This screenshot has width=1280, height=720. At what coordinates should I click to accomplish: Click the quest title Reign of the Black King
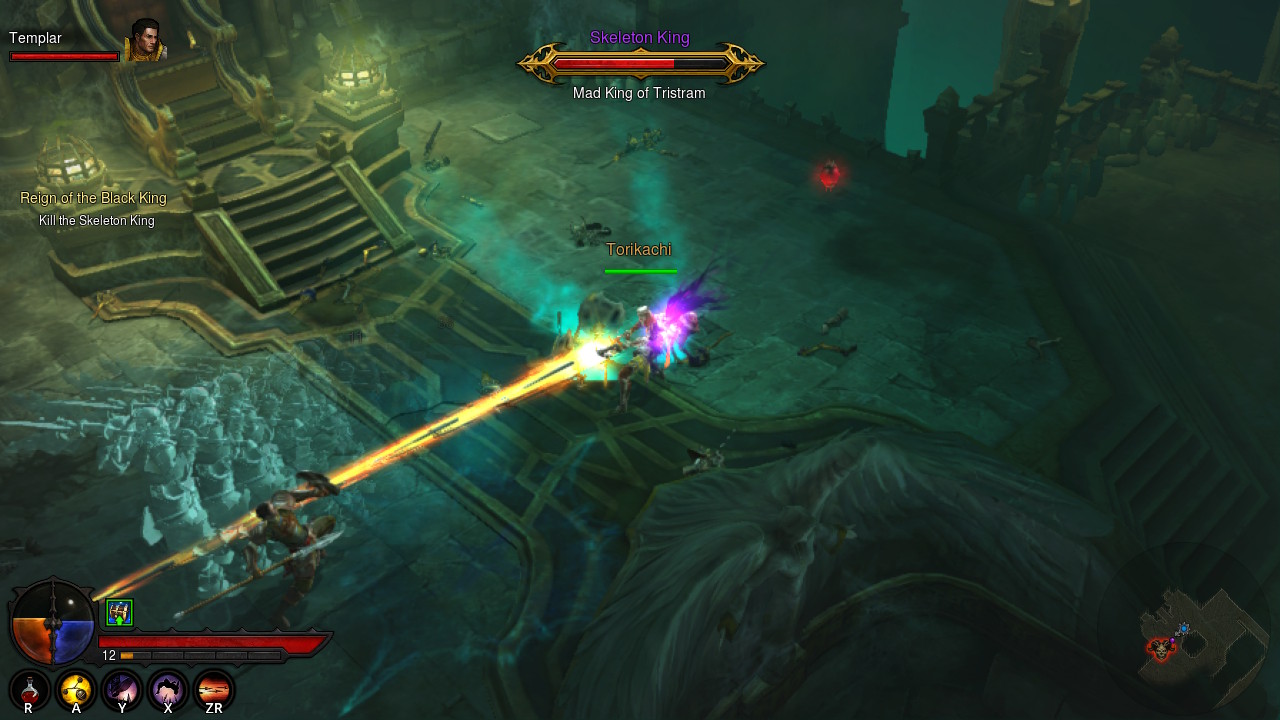point(93,198)
